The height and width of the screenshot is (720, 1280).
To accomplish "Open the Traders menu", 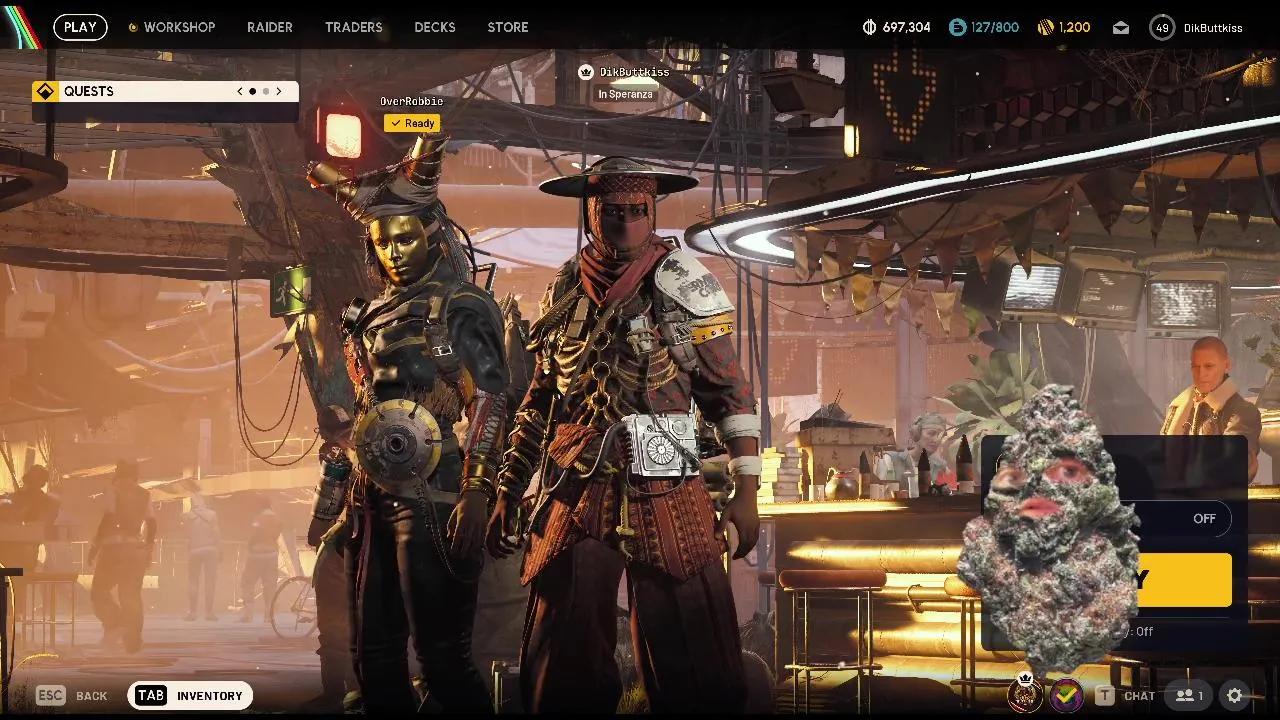I will point(353,27).
